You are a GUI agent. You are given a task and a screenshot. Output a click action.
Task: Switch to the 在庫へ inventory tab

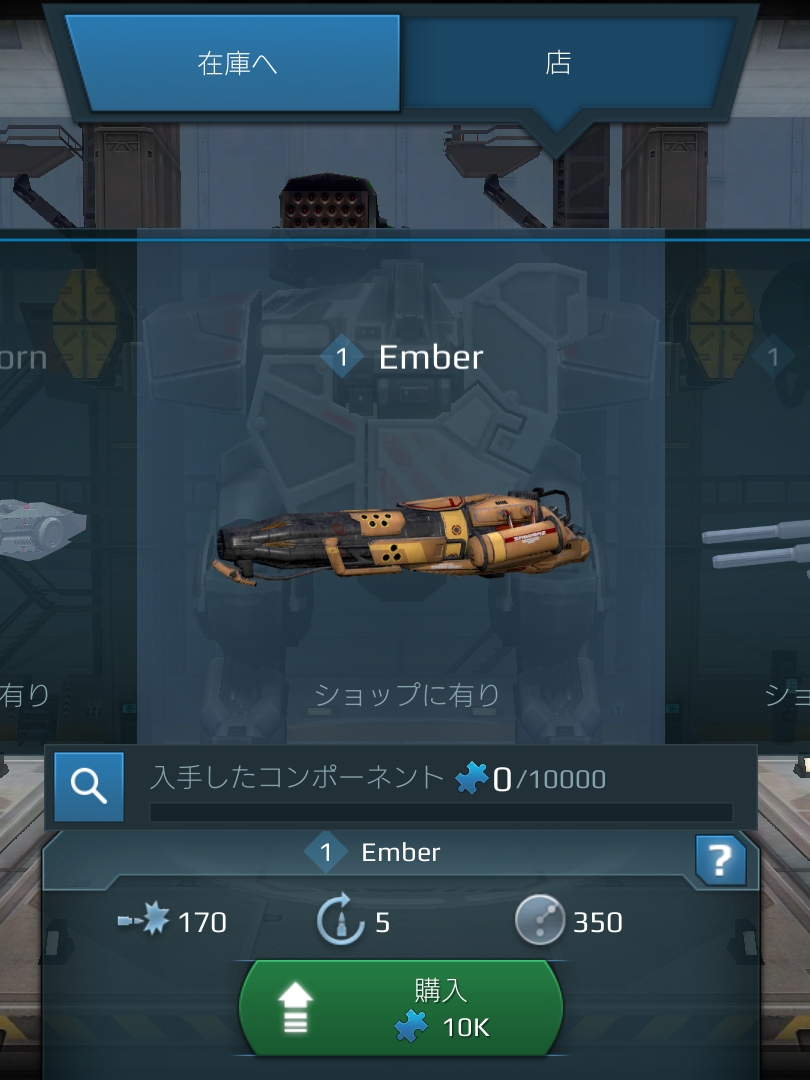tap(237, 64)
